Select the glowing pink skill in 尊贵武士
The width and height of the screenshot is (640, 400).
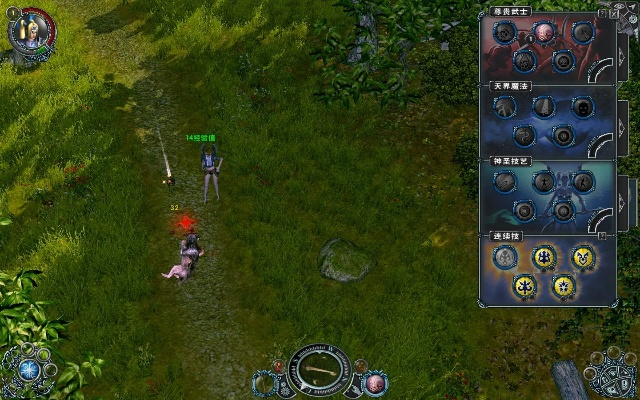(545, 32)
